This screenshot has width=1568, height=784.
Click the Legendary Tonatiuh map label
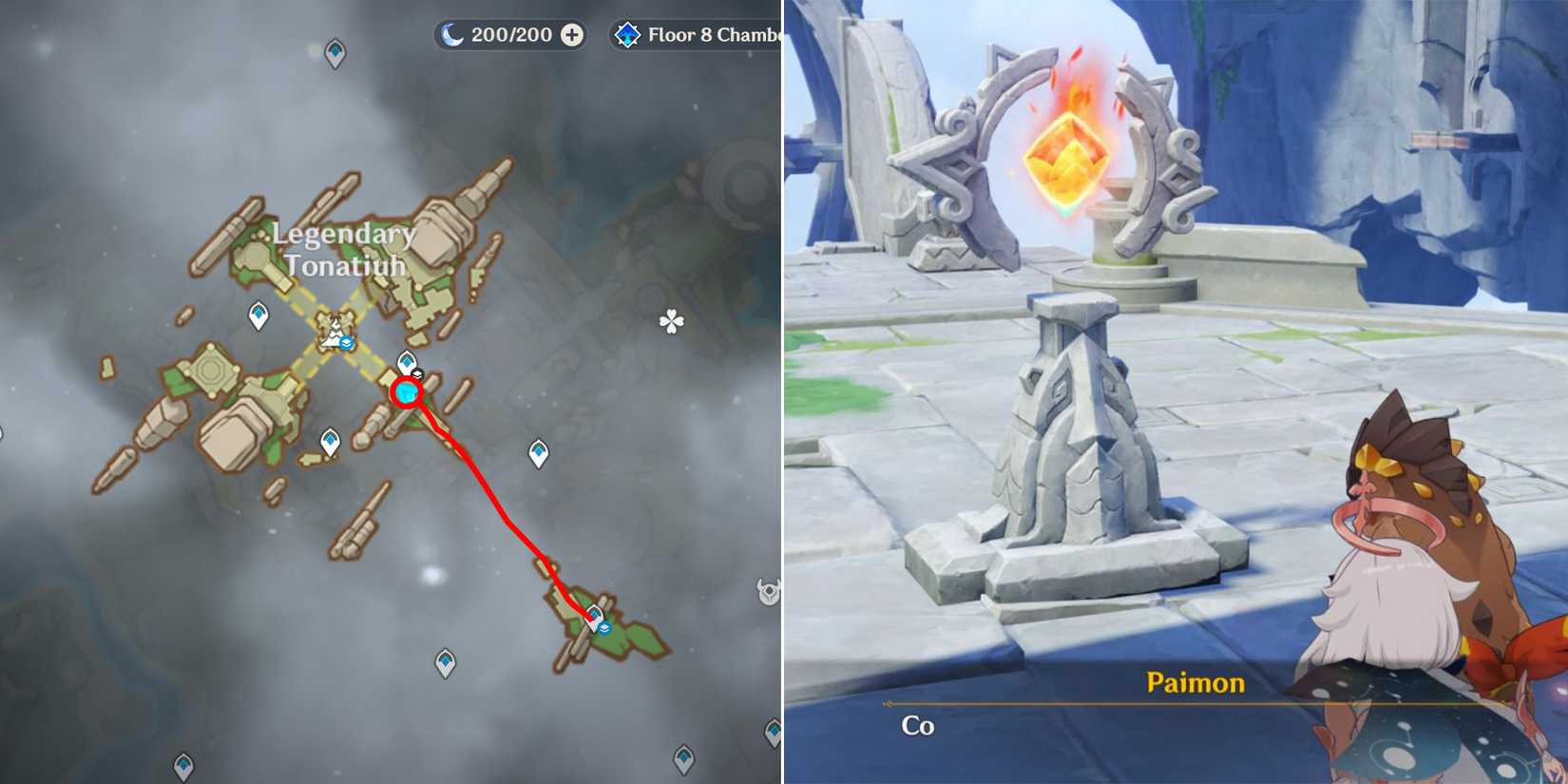pos(340,249)
